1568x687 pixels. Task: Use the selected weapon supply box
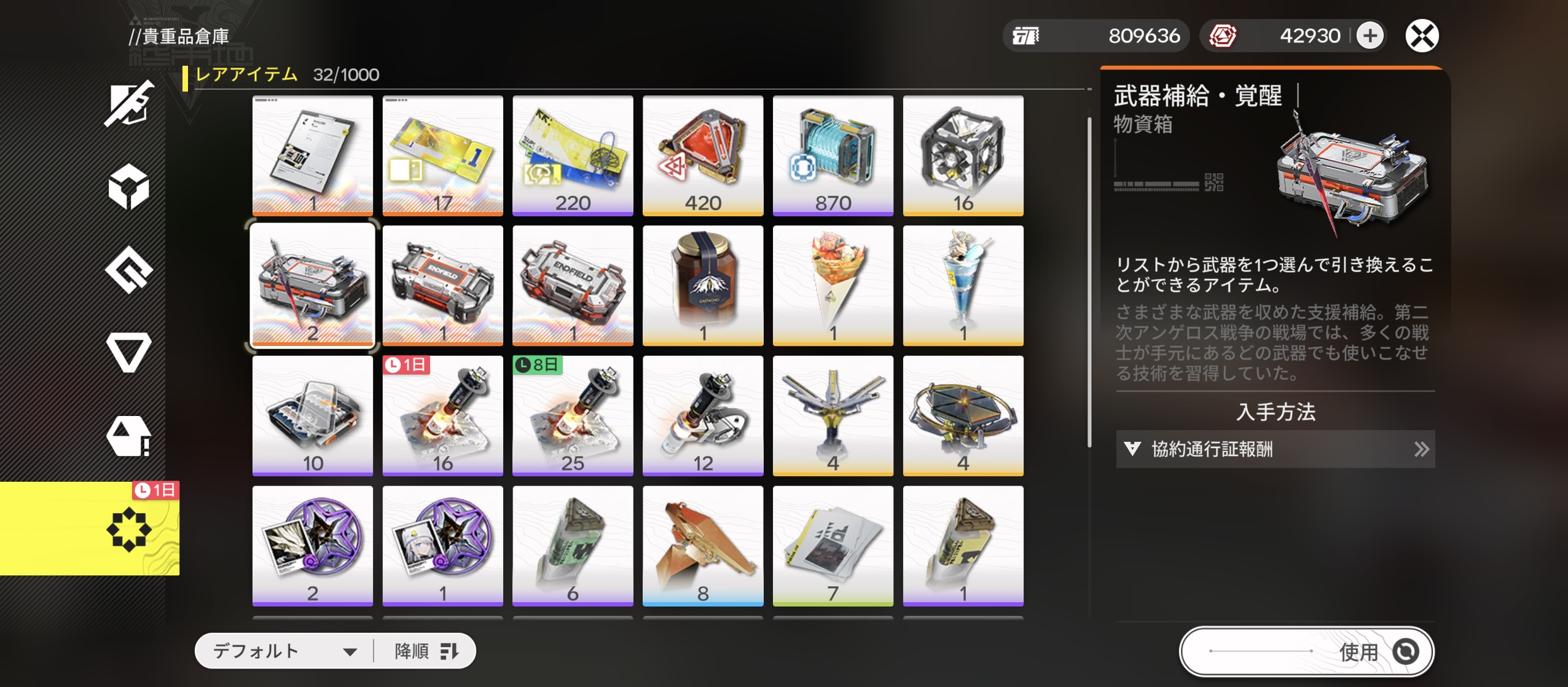(1306, 651)
